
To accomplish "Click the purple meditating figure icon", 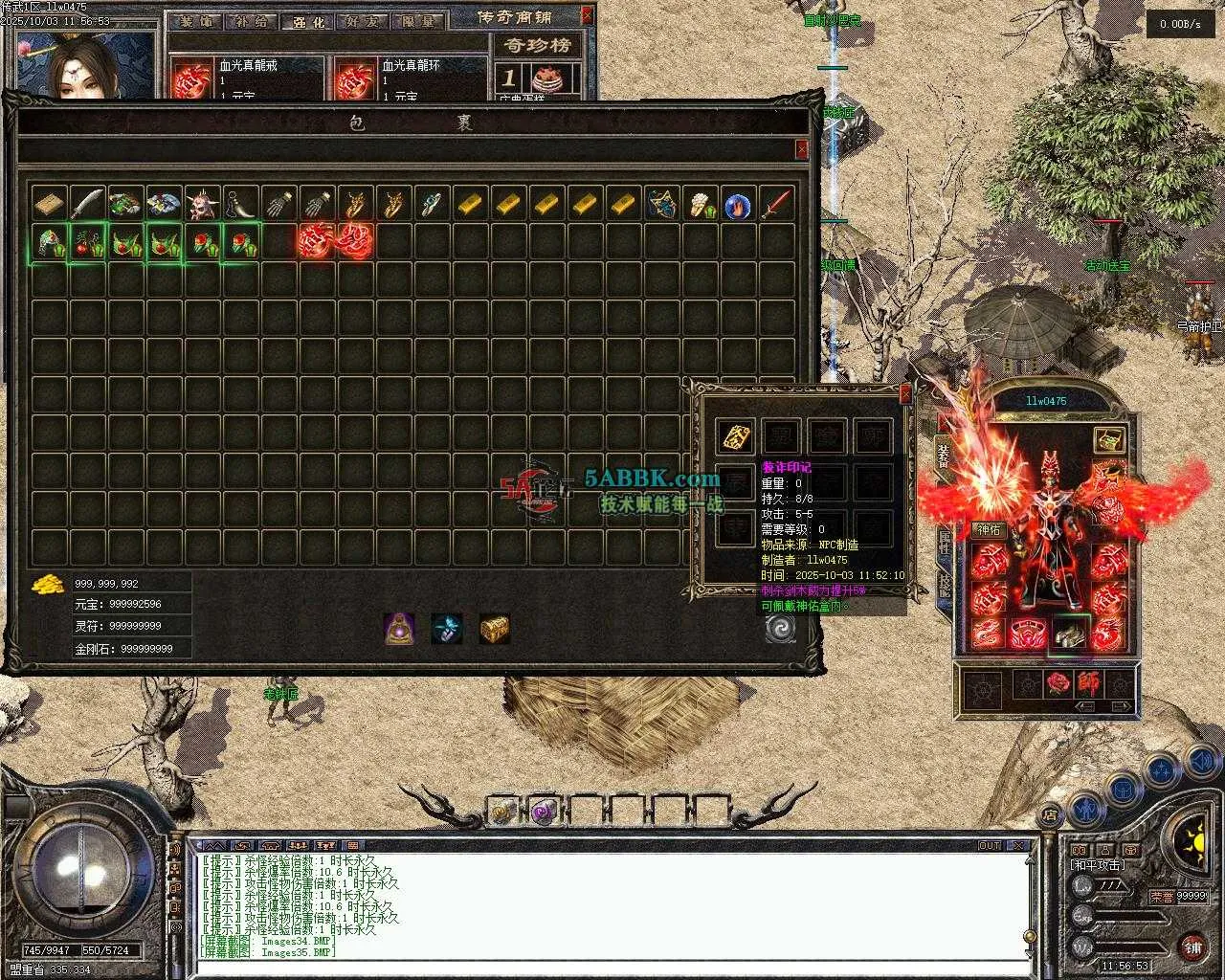I will pos(399,628).
